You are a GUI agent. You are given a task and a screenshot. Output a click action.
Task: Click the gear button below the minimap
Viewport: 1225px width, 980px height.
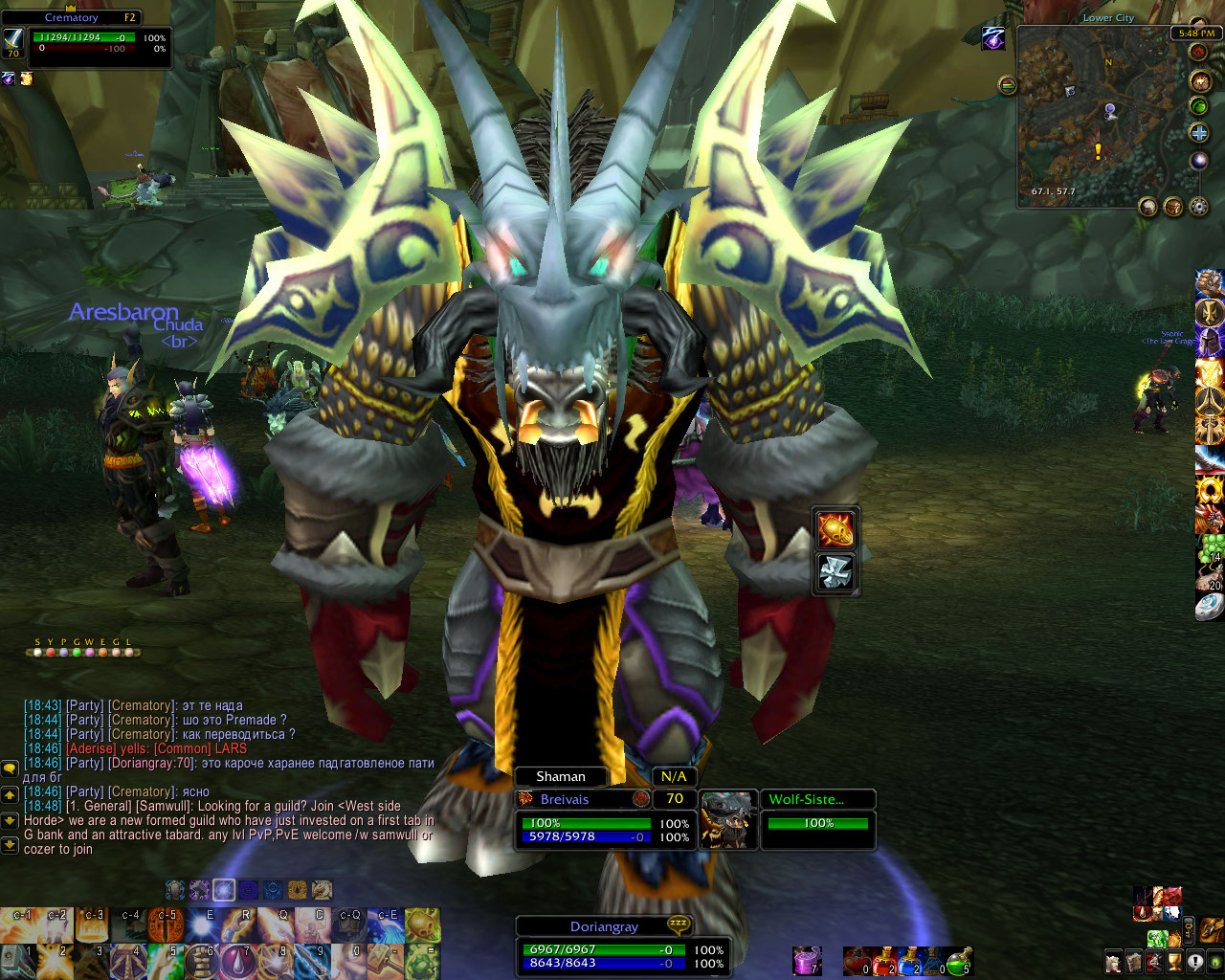coord(1197,207)
